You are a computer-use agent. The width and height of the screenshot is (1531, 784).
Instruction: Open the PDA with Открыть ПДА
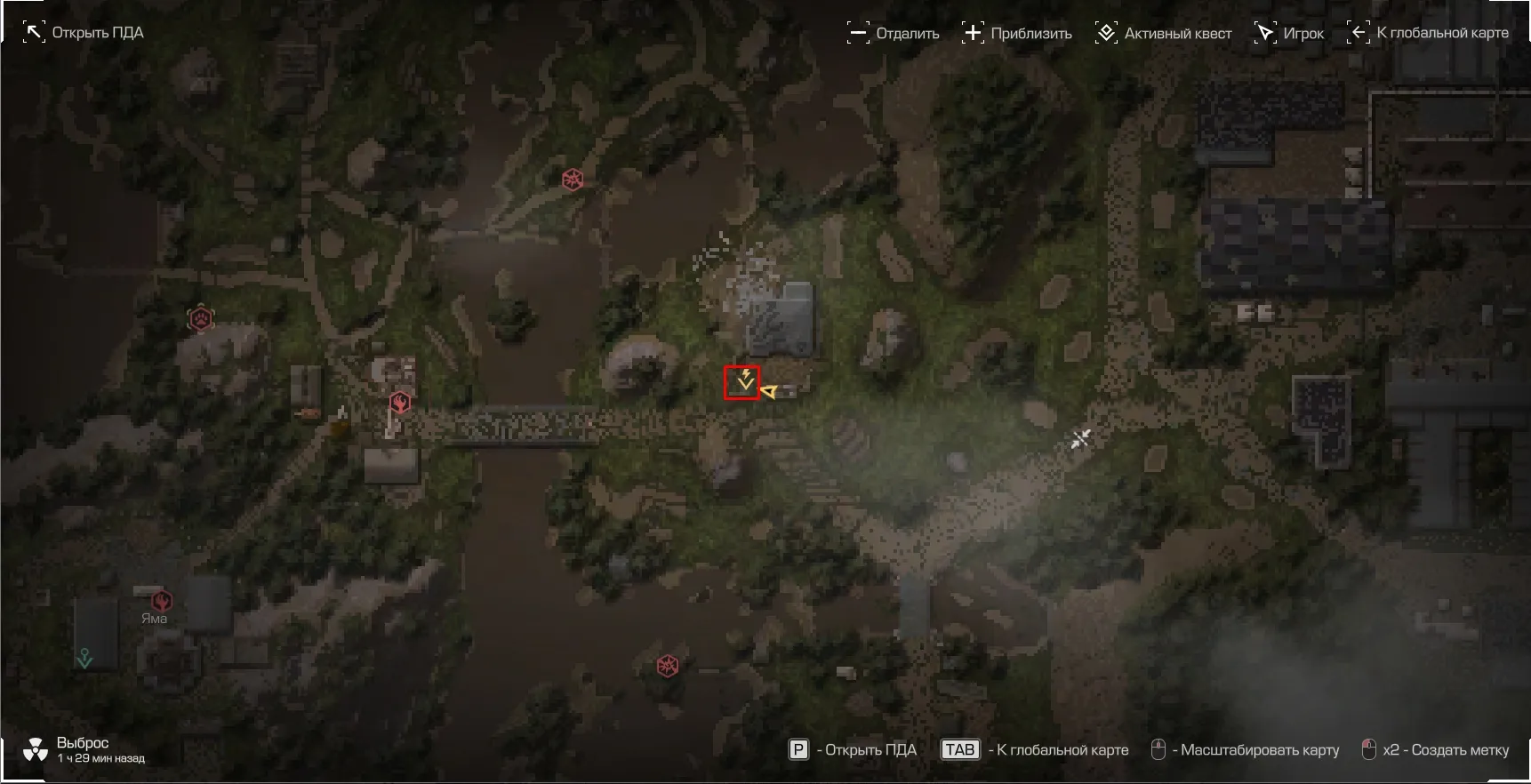coord(84,33)
